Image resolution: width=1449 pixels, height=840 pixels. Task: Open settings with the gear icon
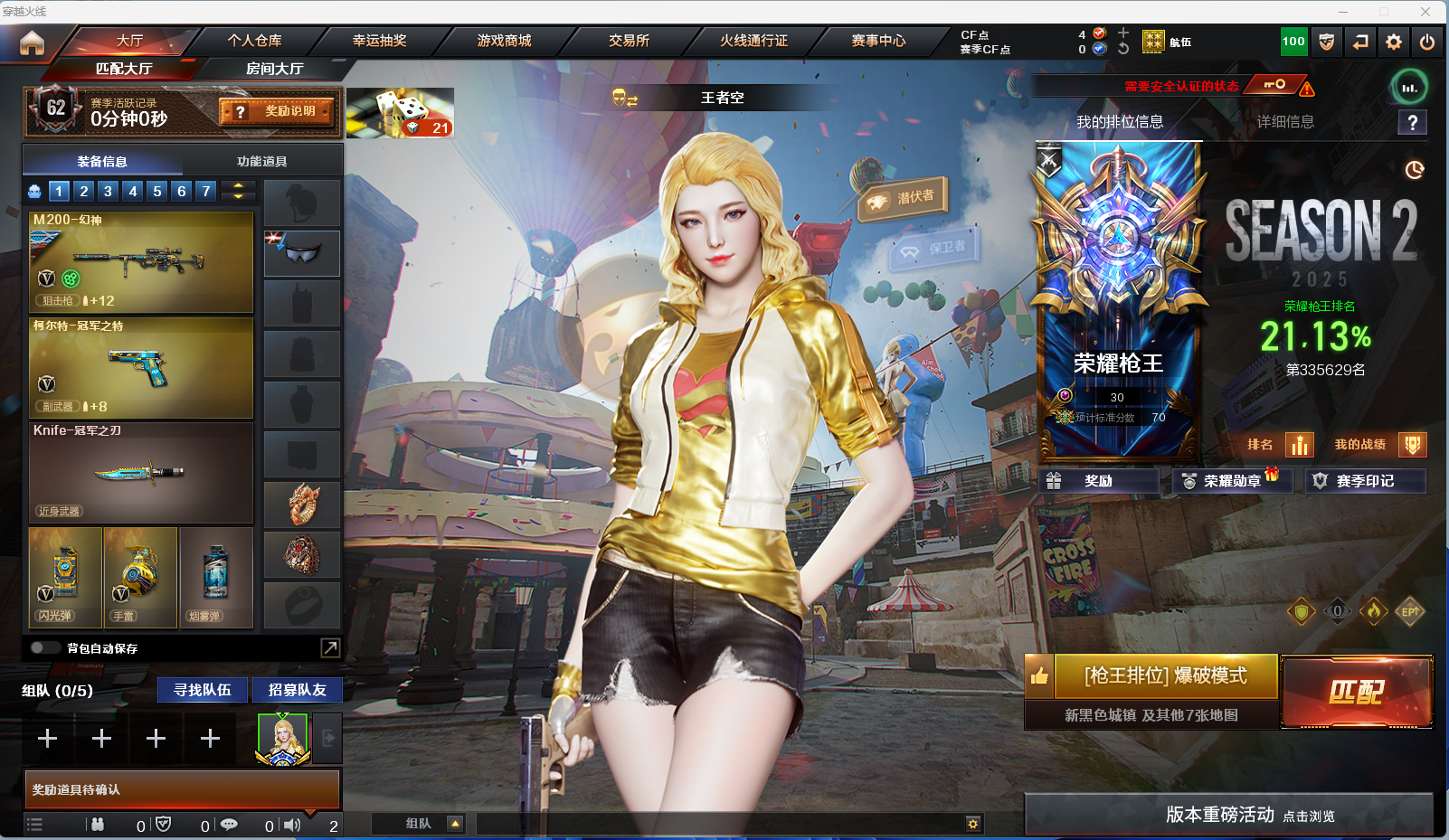coord(1393,42)
